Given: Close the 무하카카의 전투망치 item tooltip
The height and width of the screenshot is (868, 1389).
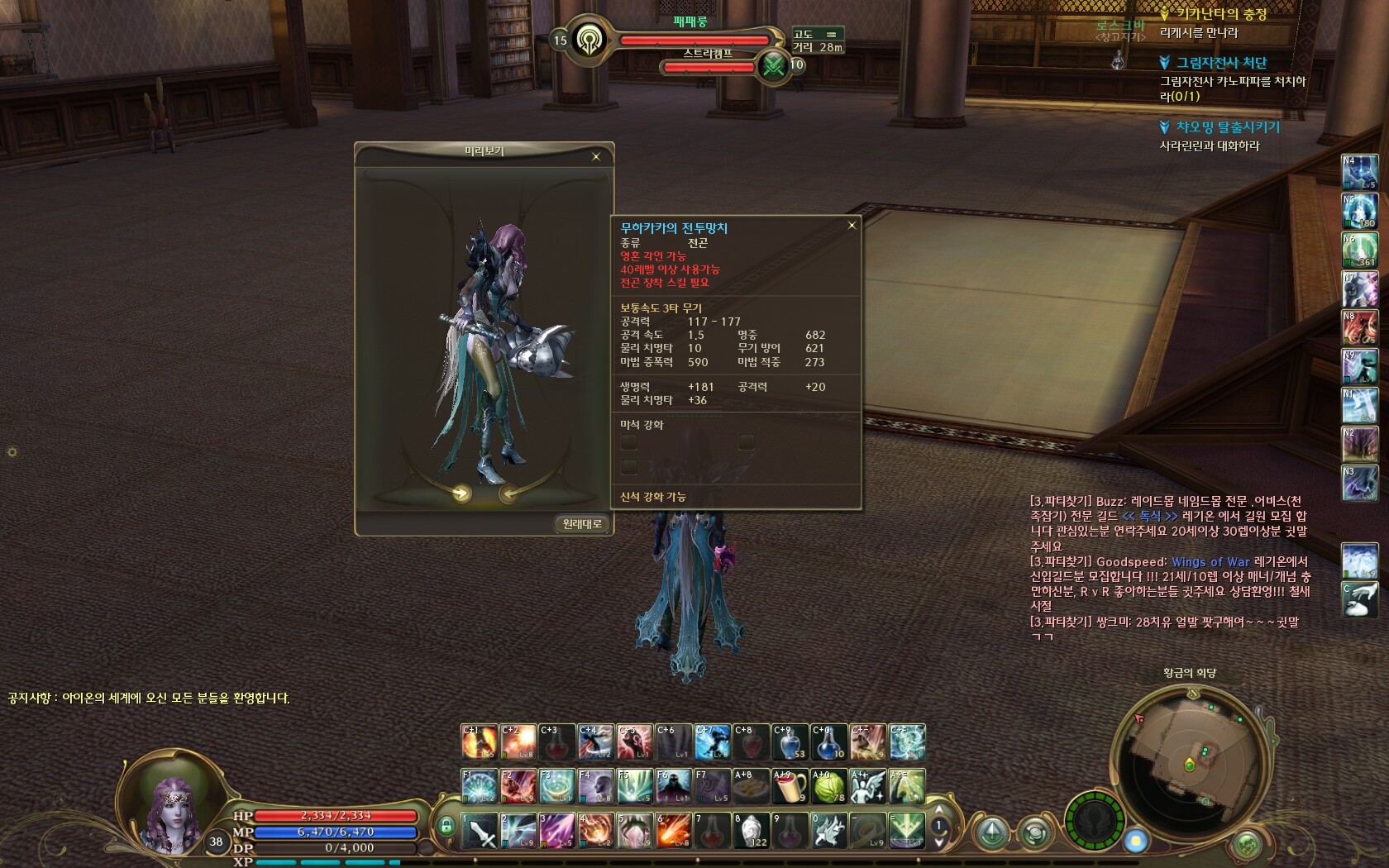Looking at the screenshot, I should [x=852, y=226].
